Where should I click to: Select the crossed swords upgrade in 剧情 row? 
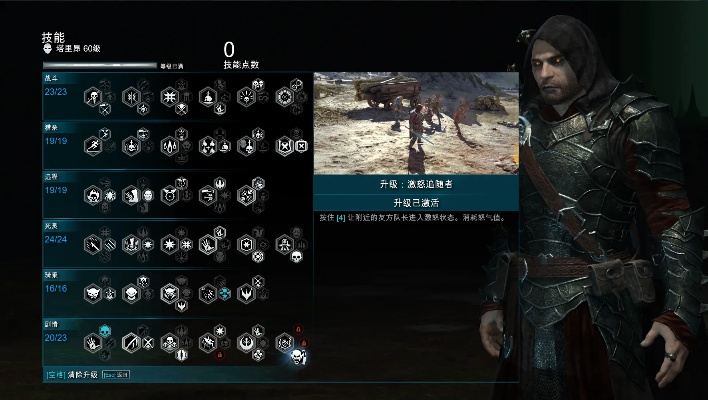pos(146,343)
